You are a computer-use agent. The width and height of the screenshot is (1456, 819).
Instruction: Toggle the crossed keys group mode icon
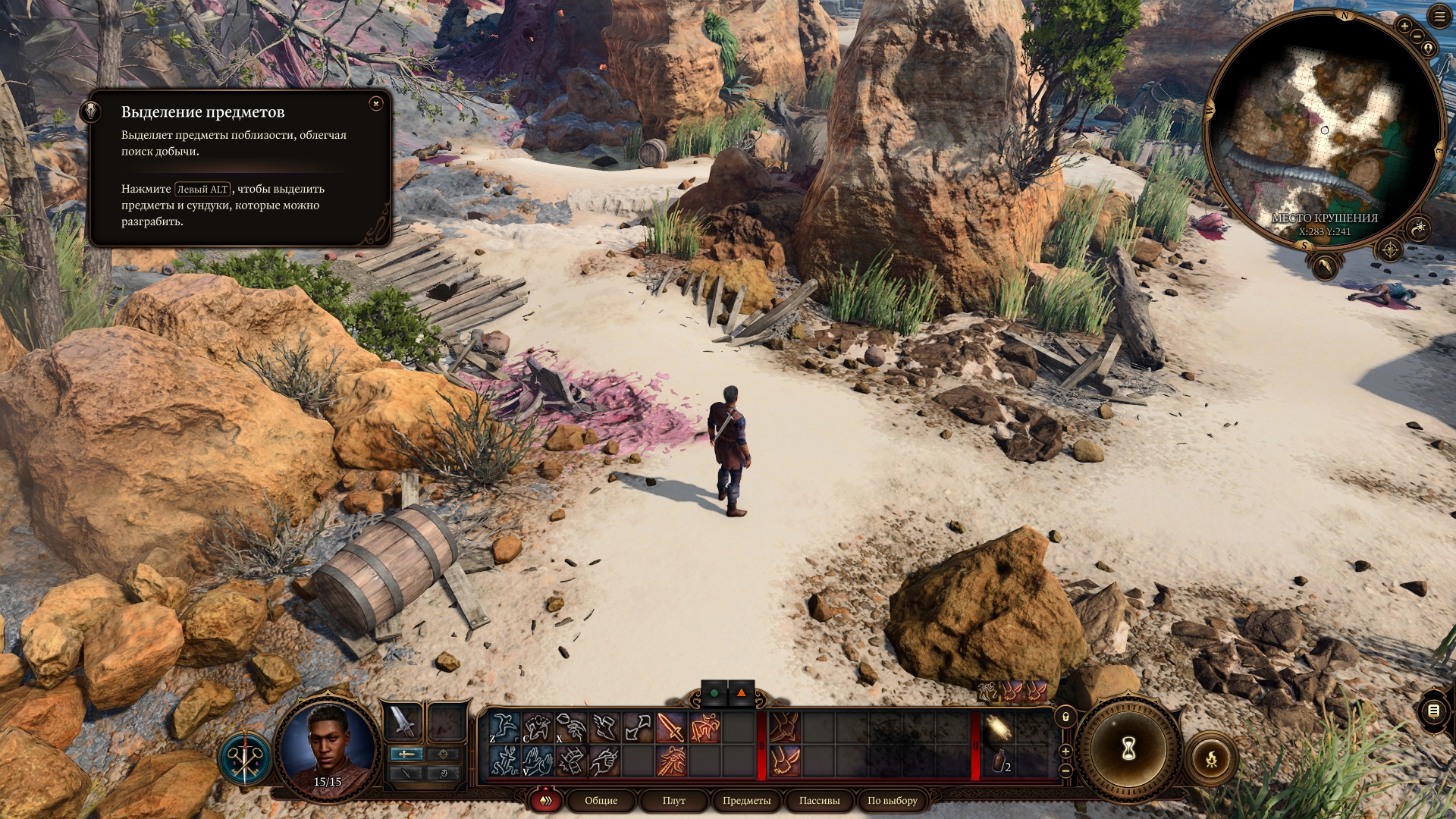[x=246, y=758]
